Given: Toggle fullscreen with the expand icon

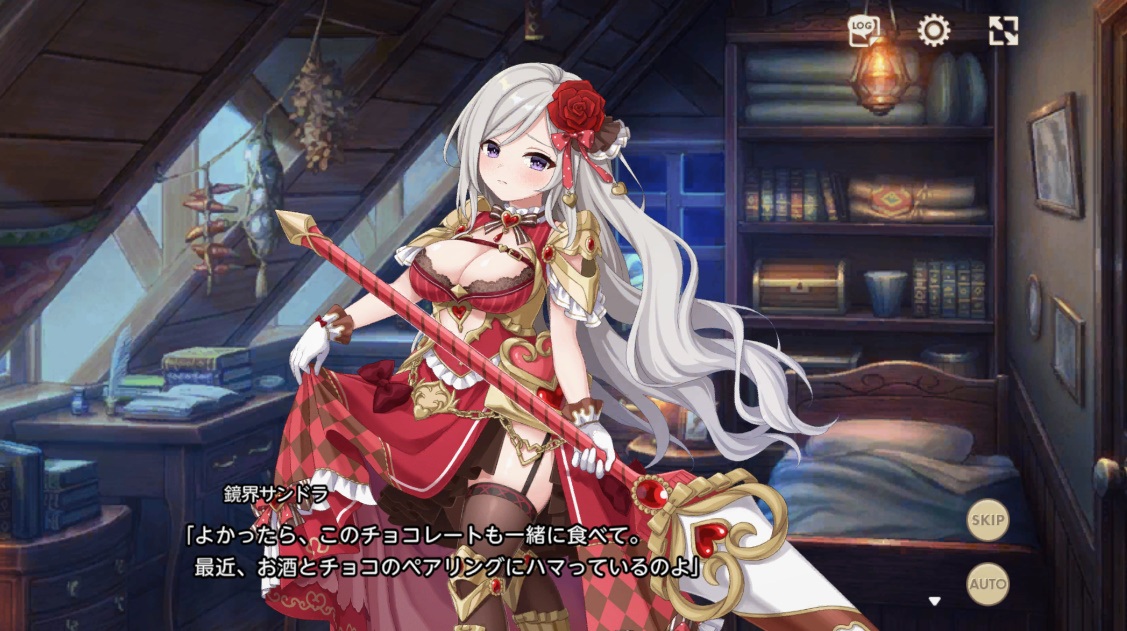Looking at the screenshot, I should pos(1003,31).
